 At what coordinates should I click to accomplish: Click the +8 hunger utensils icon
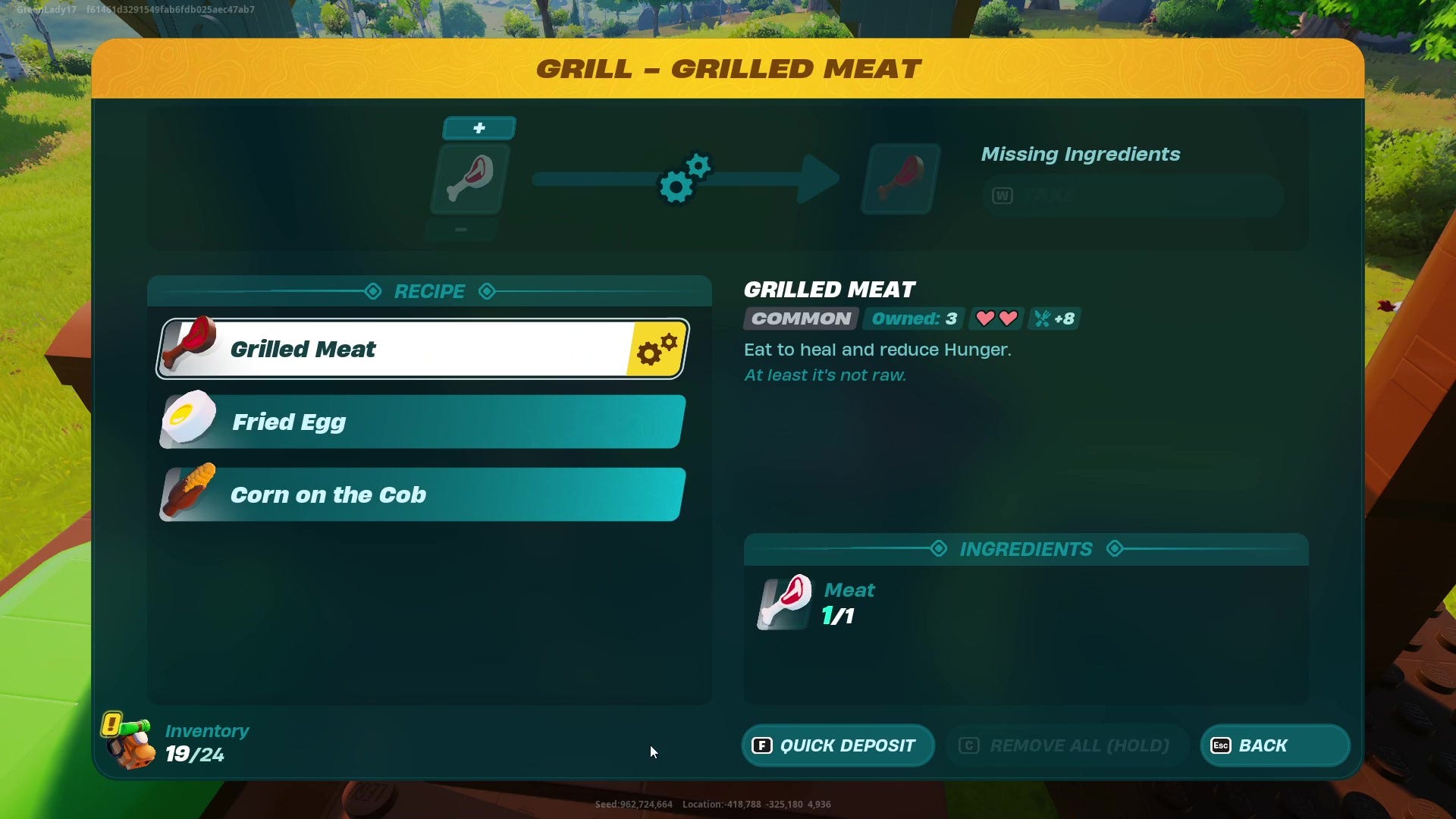point(1054,318)
